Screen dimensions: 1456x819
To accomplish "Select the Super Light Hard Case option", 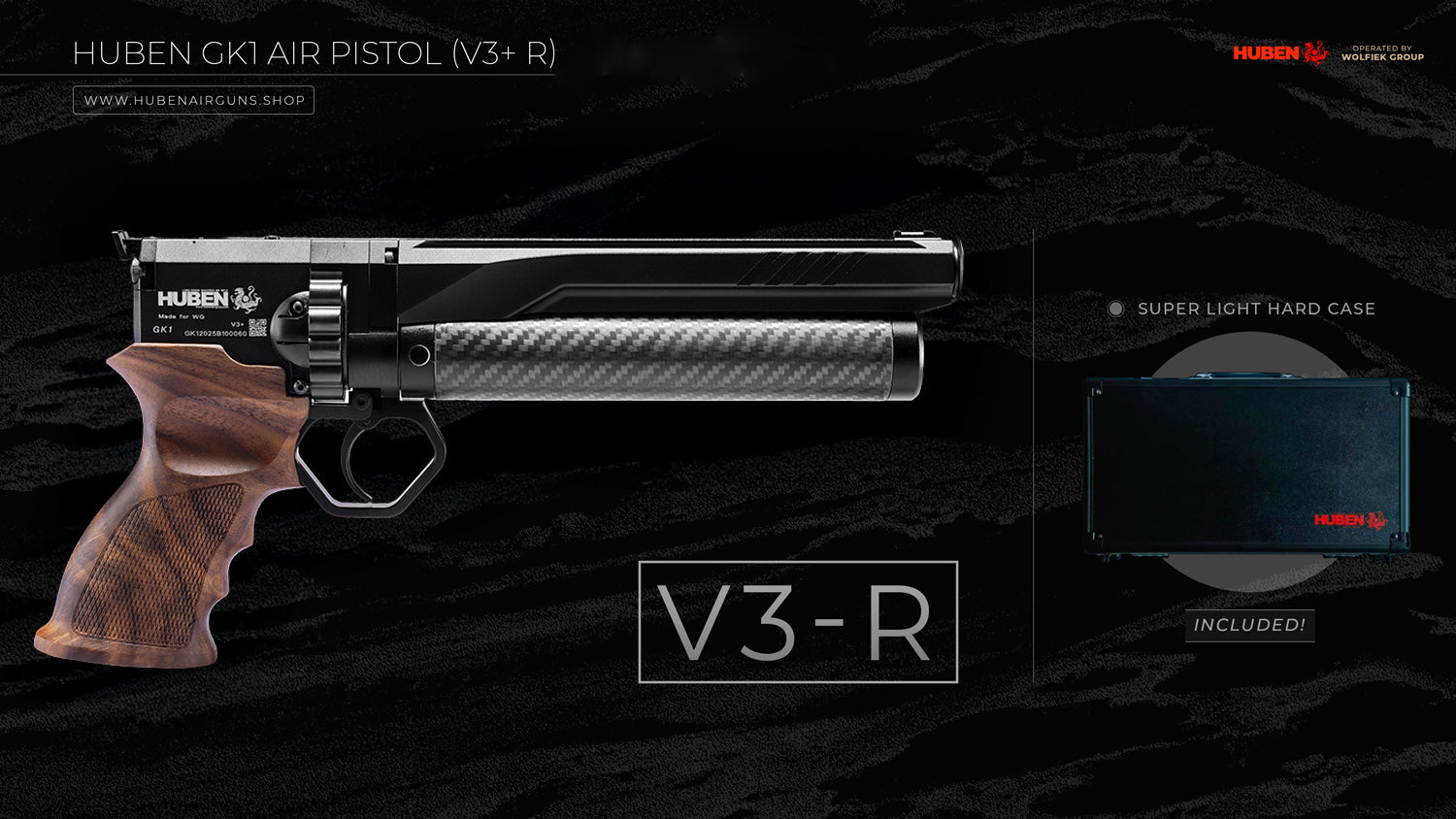I will coord(1116,309).
